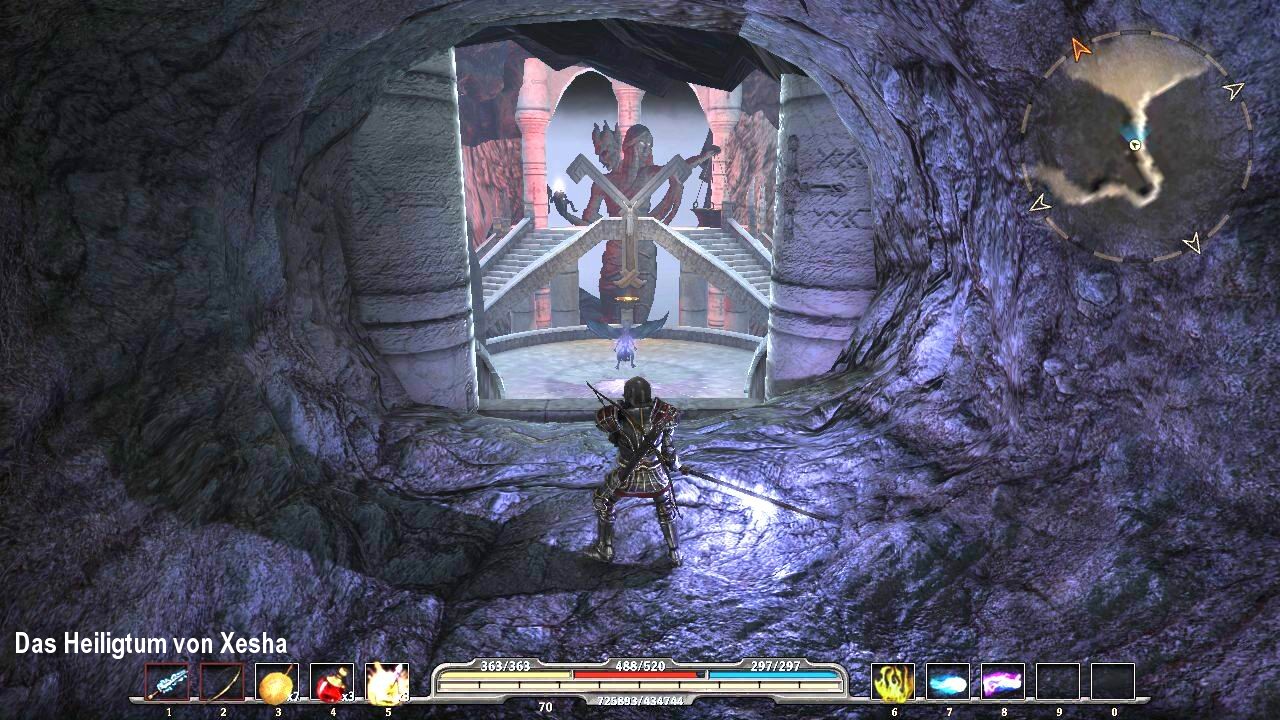Click the orange arrow above the minimap

point(1080,46)
